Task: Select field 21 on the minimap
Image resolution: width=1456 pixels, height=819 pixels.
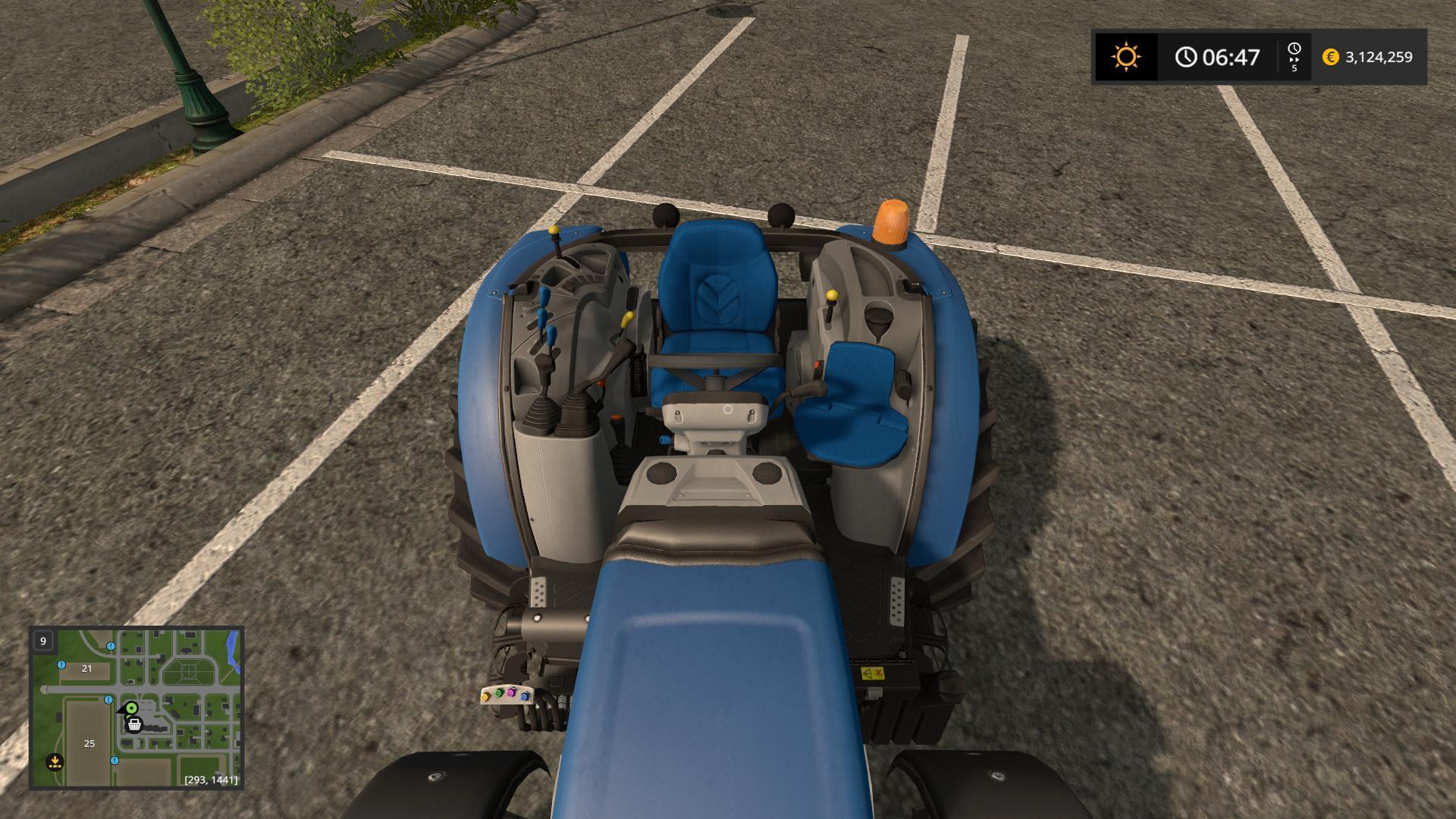Action: [x=86, y=668]
